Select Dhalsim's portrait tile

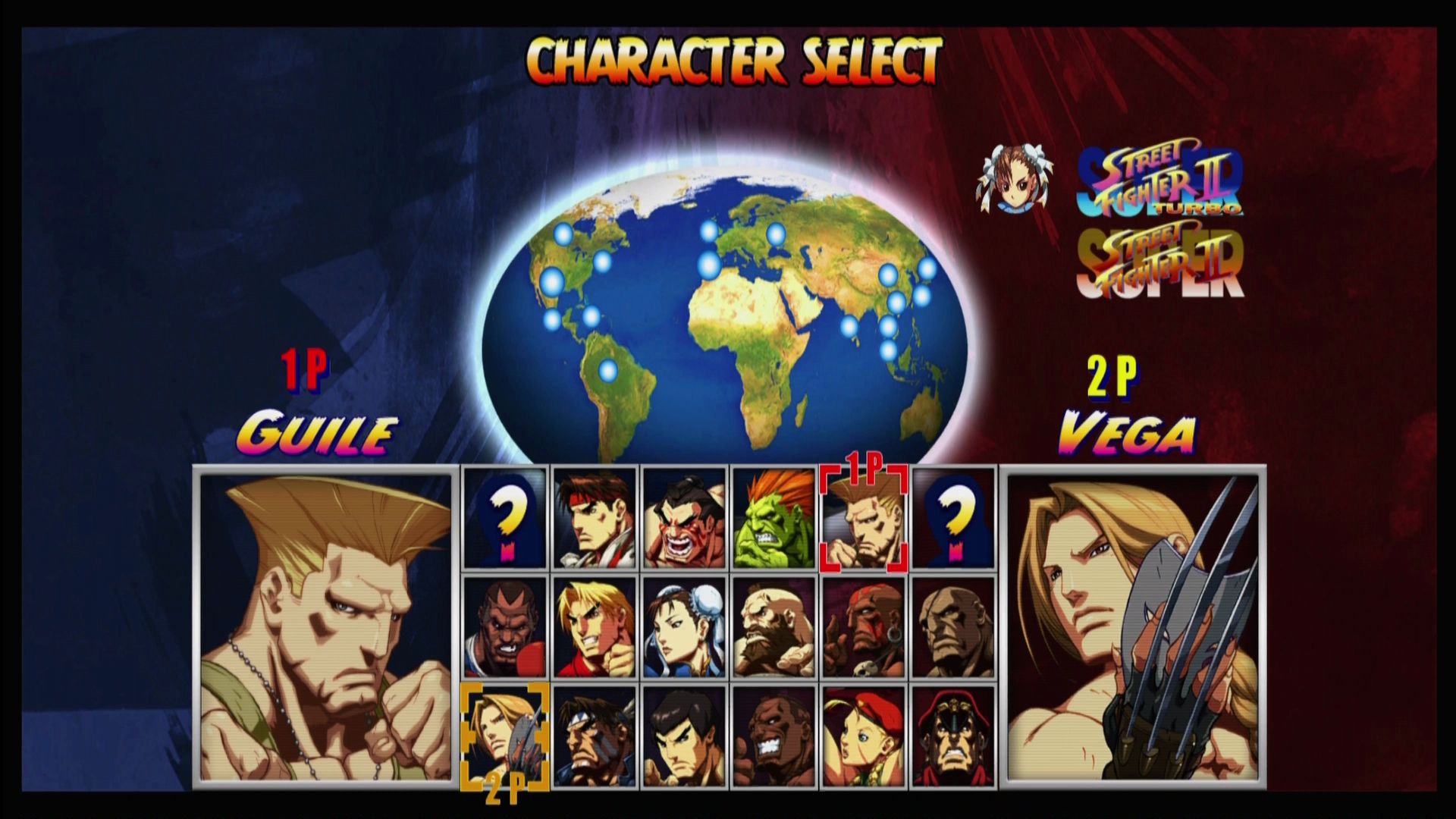point(863,627)
